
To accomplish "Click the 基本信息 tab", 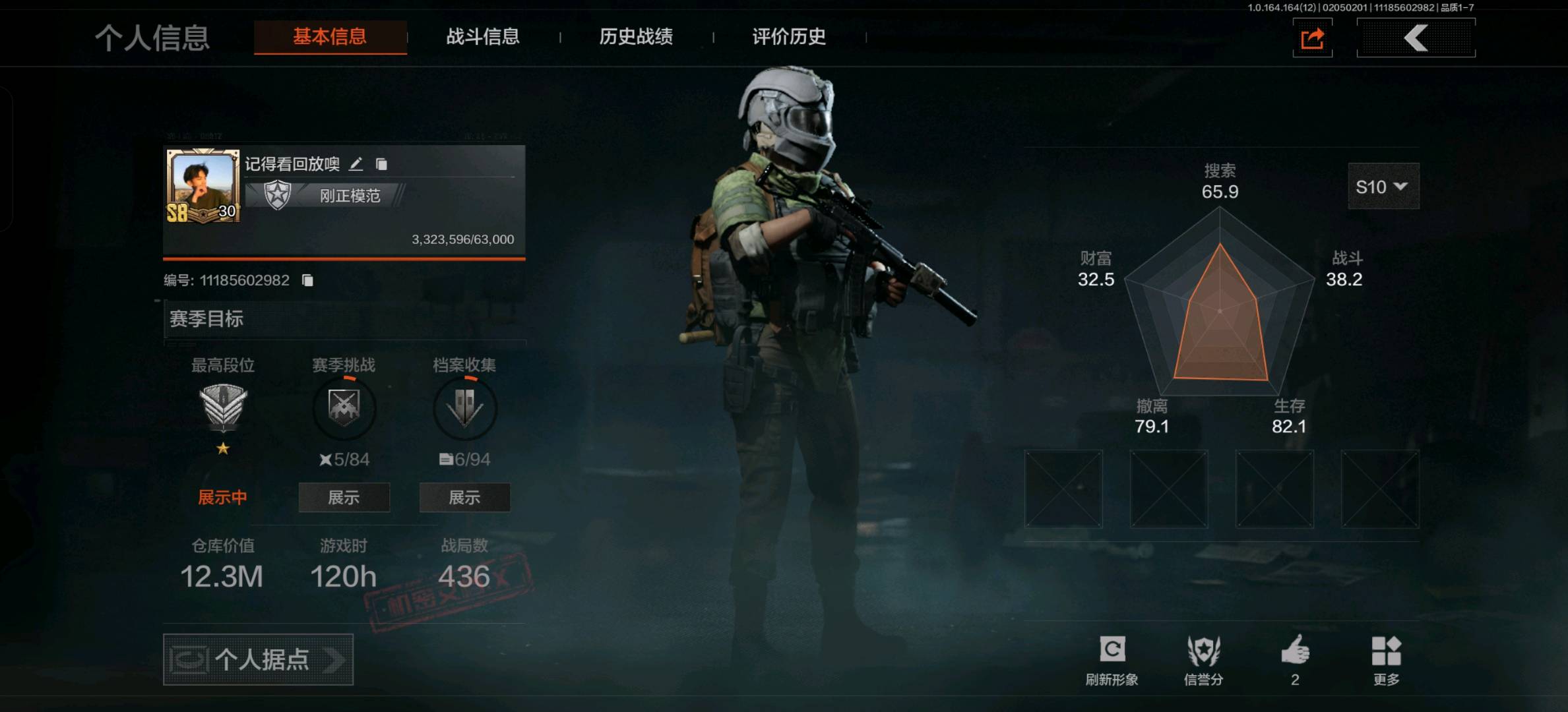I will (x=330, y=37).
